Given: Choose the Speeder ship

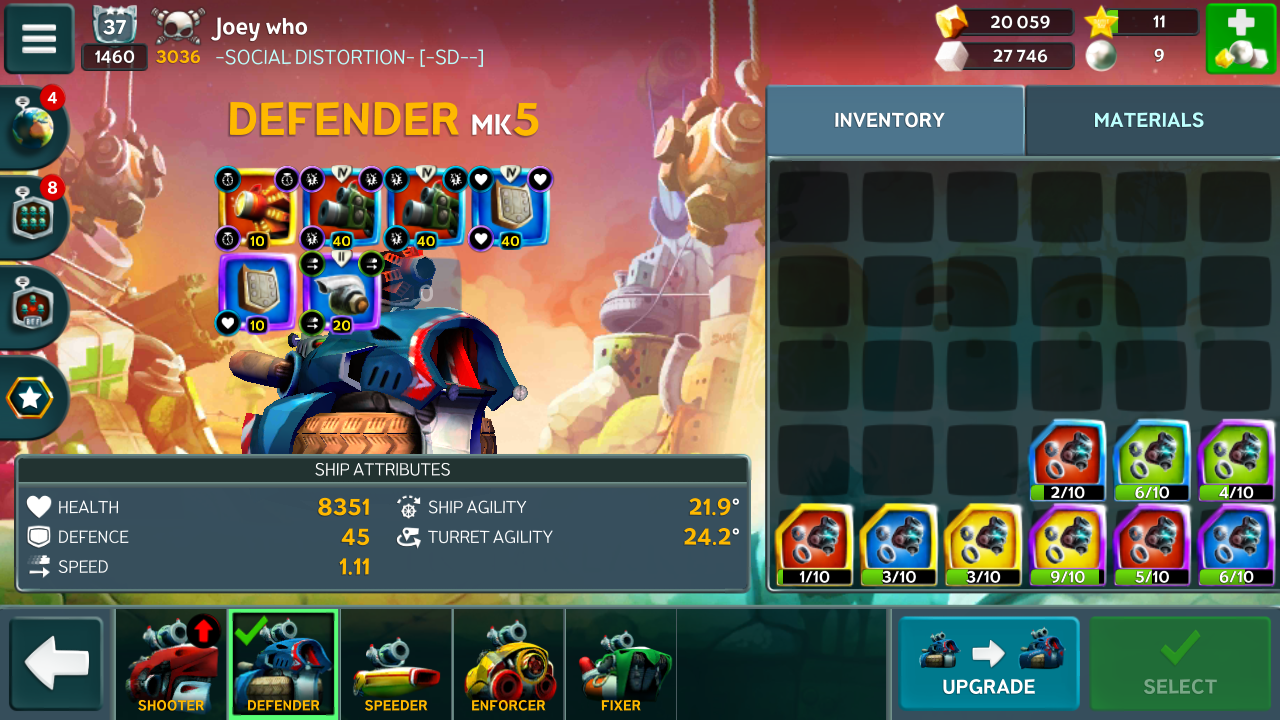Looking at the screenshot, I should [396, 664].
